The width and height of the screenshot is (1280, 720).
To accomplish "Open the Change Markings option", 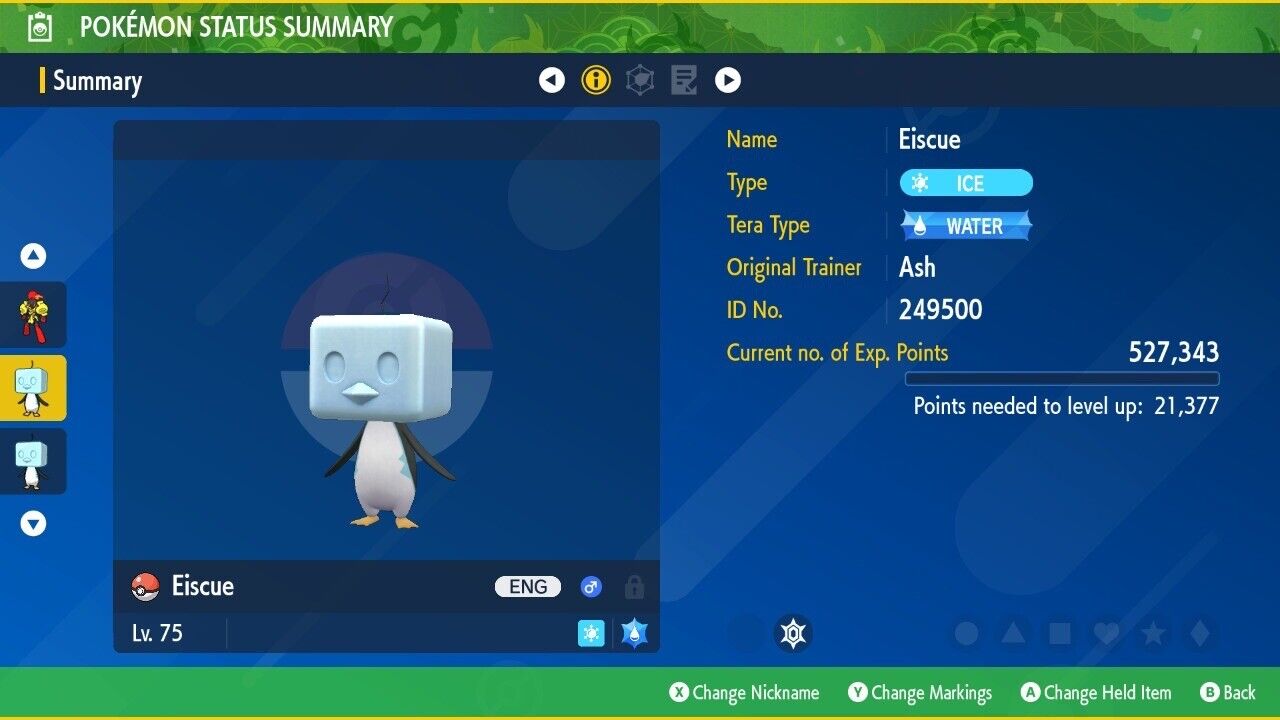I will [920, 692].
